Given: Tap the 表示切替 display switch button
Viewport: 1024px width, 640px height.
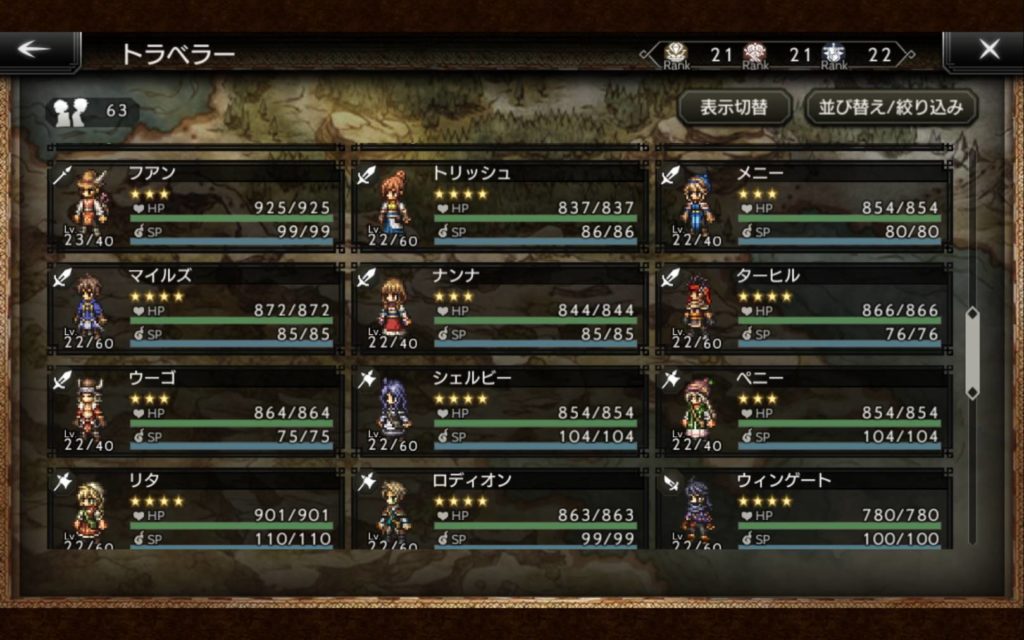Looking at the screenshot, I should [x=734, y=107].
